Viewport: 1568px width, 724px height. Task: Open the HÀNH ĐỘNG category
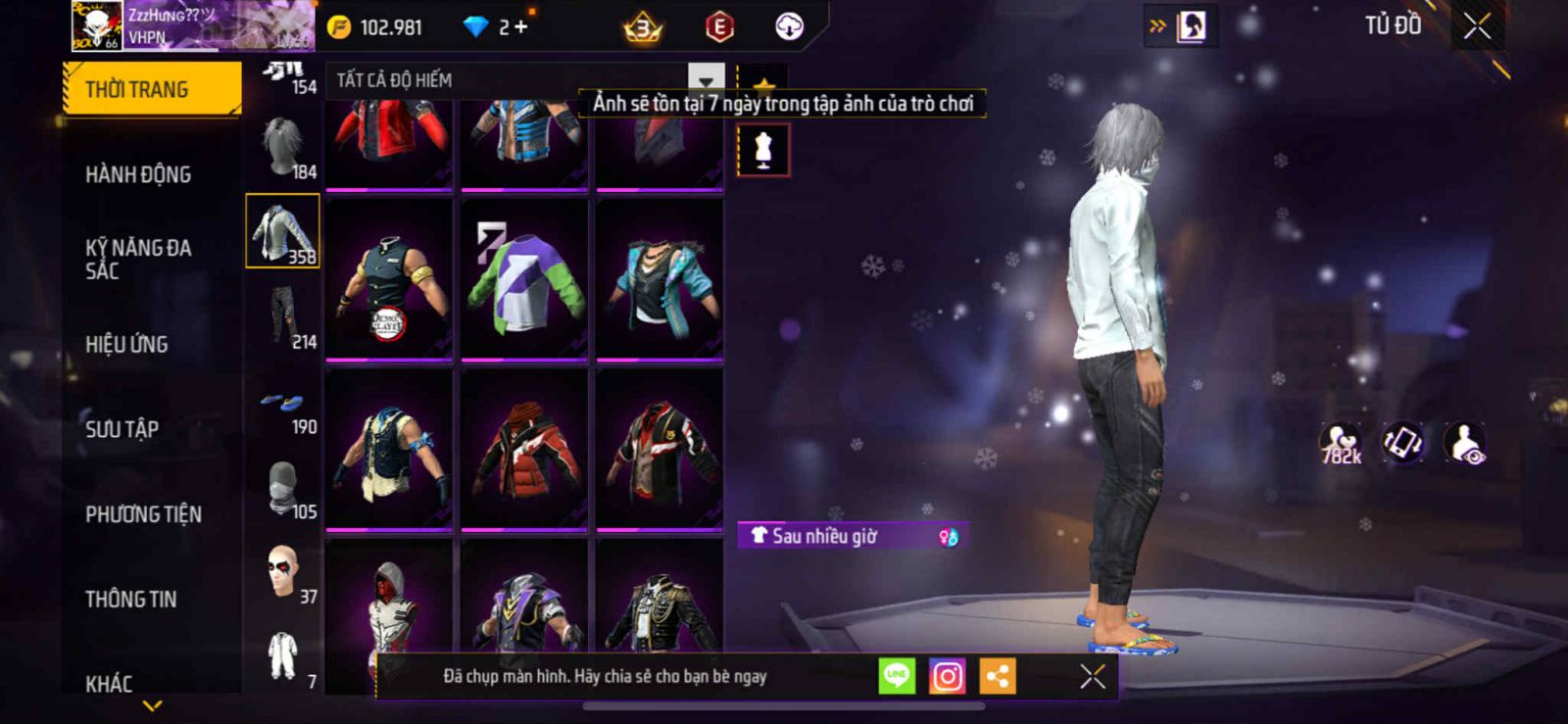tap(138, 174)
